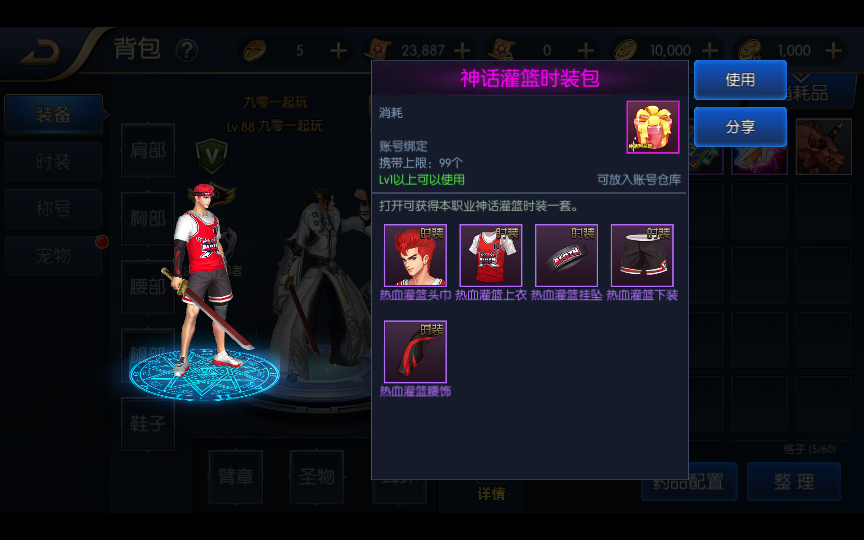Go back with the top-left arrow
Screen dimensions: 864x540
(40, 52)
